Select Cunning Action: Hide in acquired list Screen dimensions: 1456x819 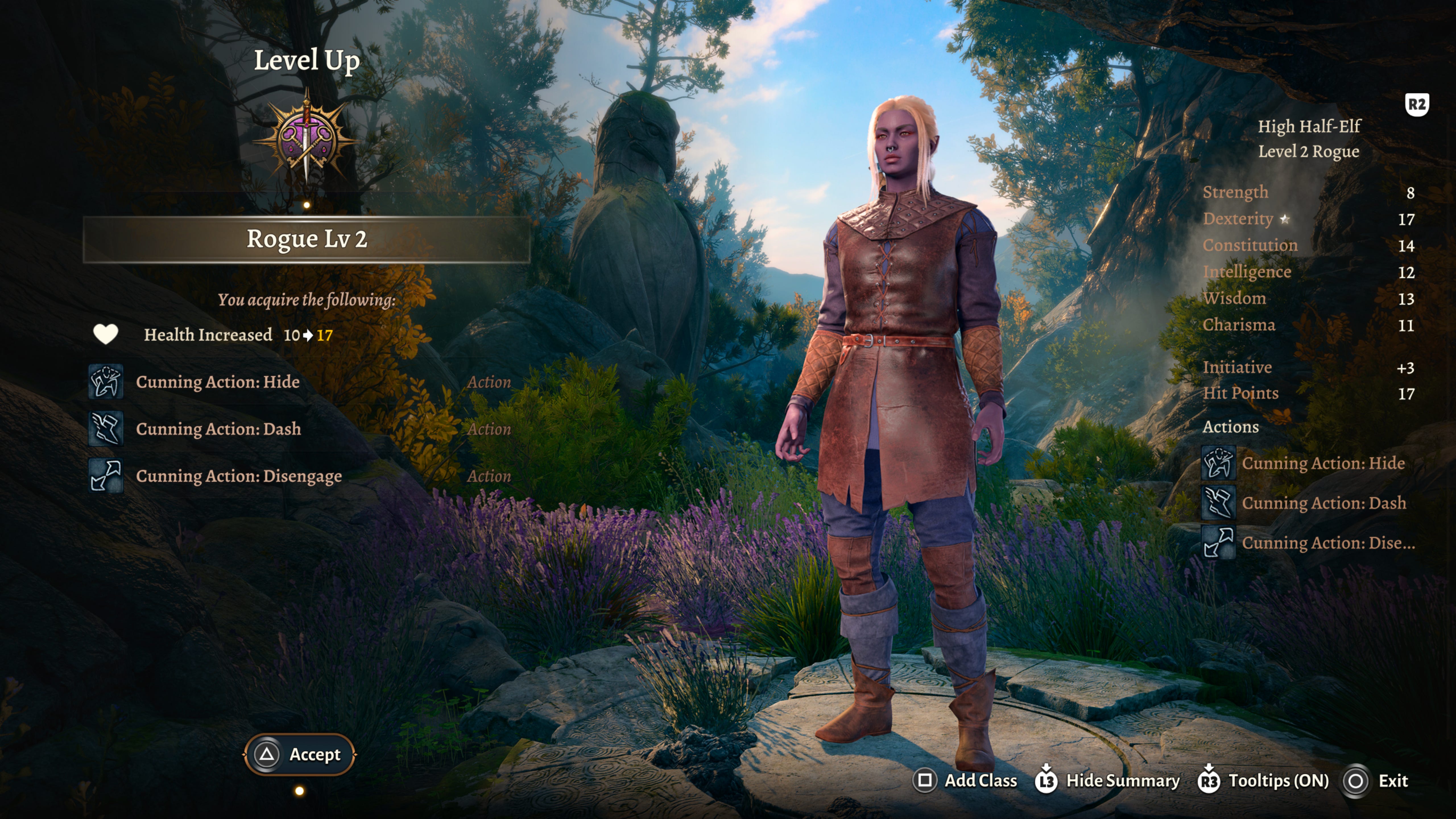[218, 382]
